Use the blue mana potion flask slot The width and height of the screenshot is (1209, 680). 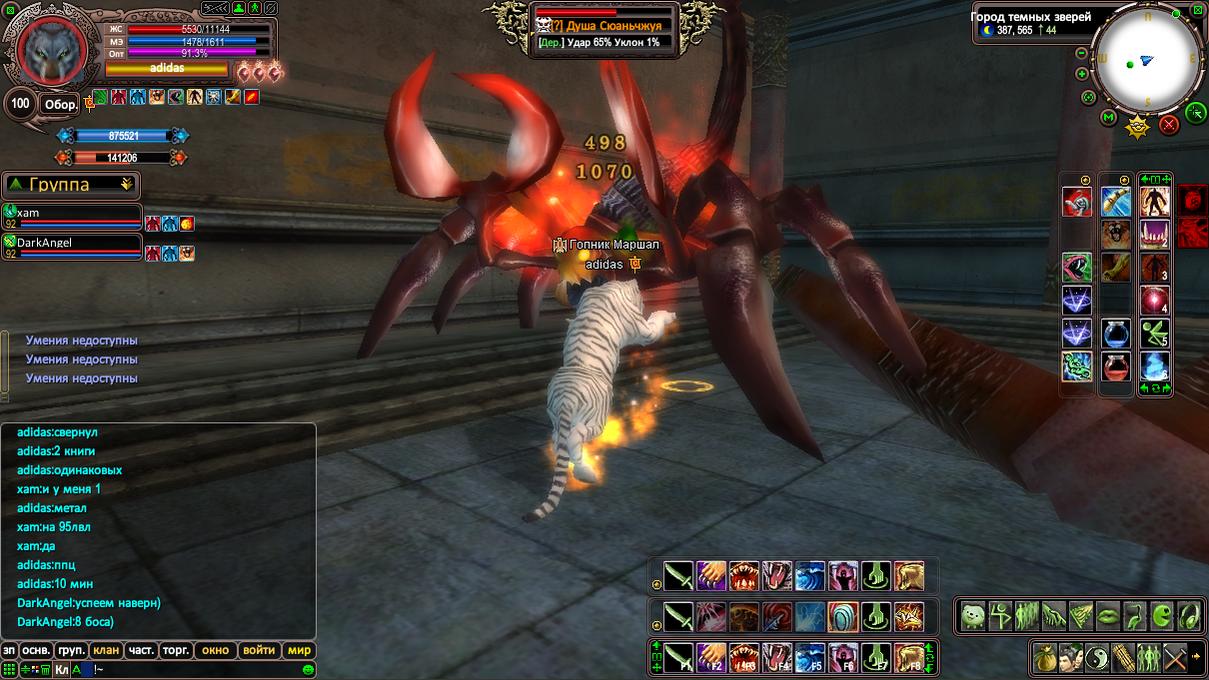[1116, 334]
